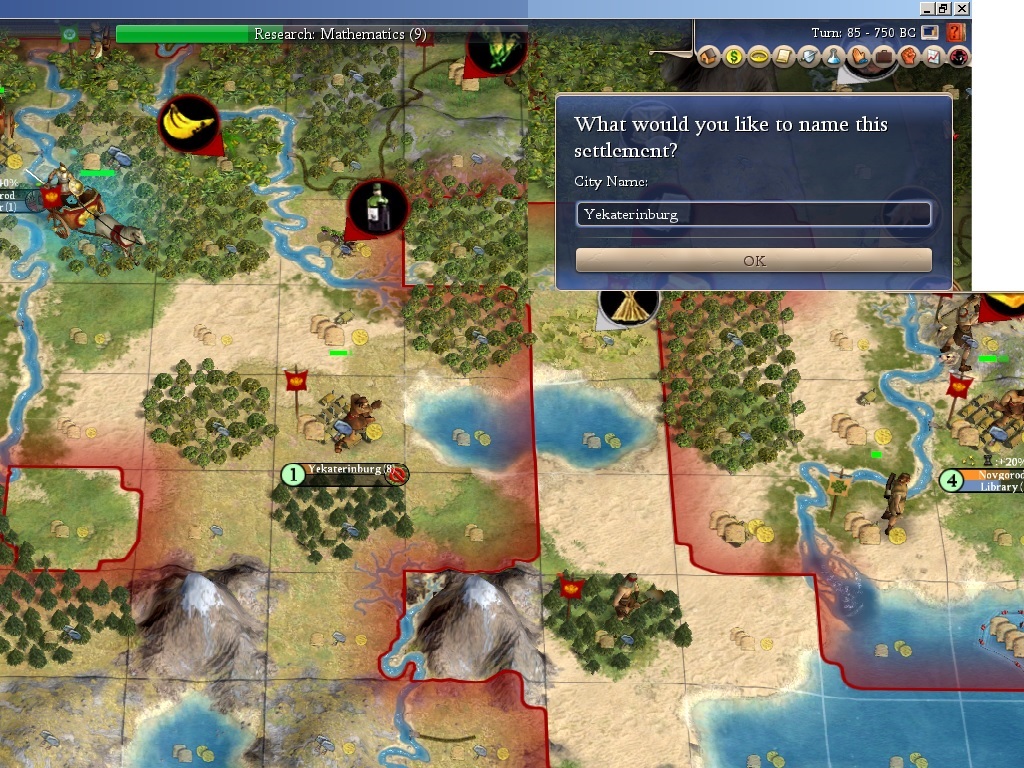Open the Corporations briefcase icon
Viewport: 1024px width, 768px height.
(x=883, y=57)
